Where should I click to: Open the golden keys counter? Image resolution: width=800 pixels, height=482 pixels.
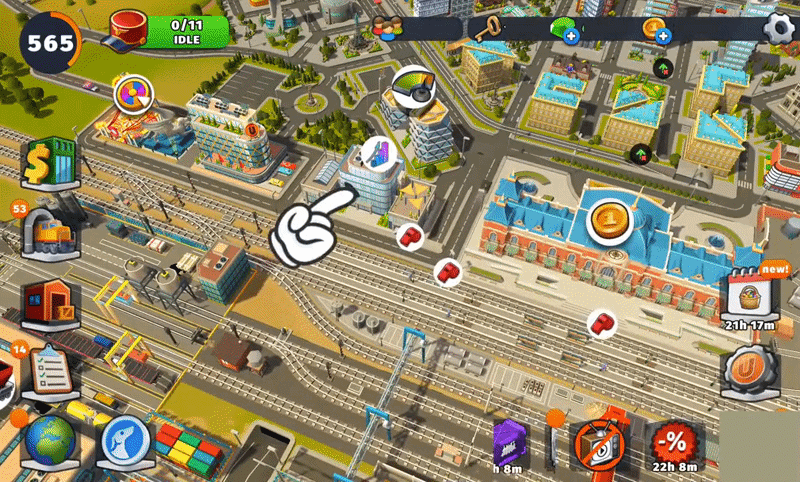click(492, 28)
